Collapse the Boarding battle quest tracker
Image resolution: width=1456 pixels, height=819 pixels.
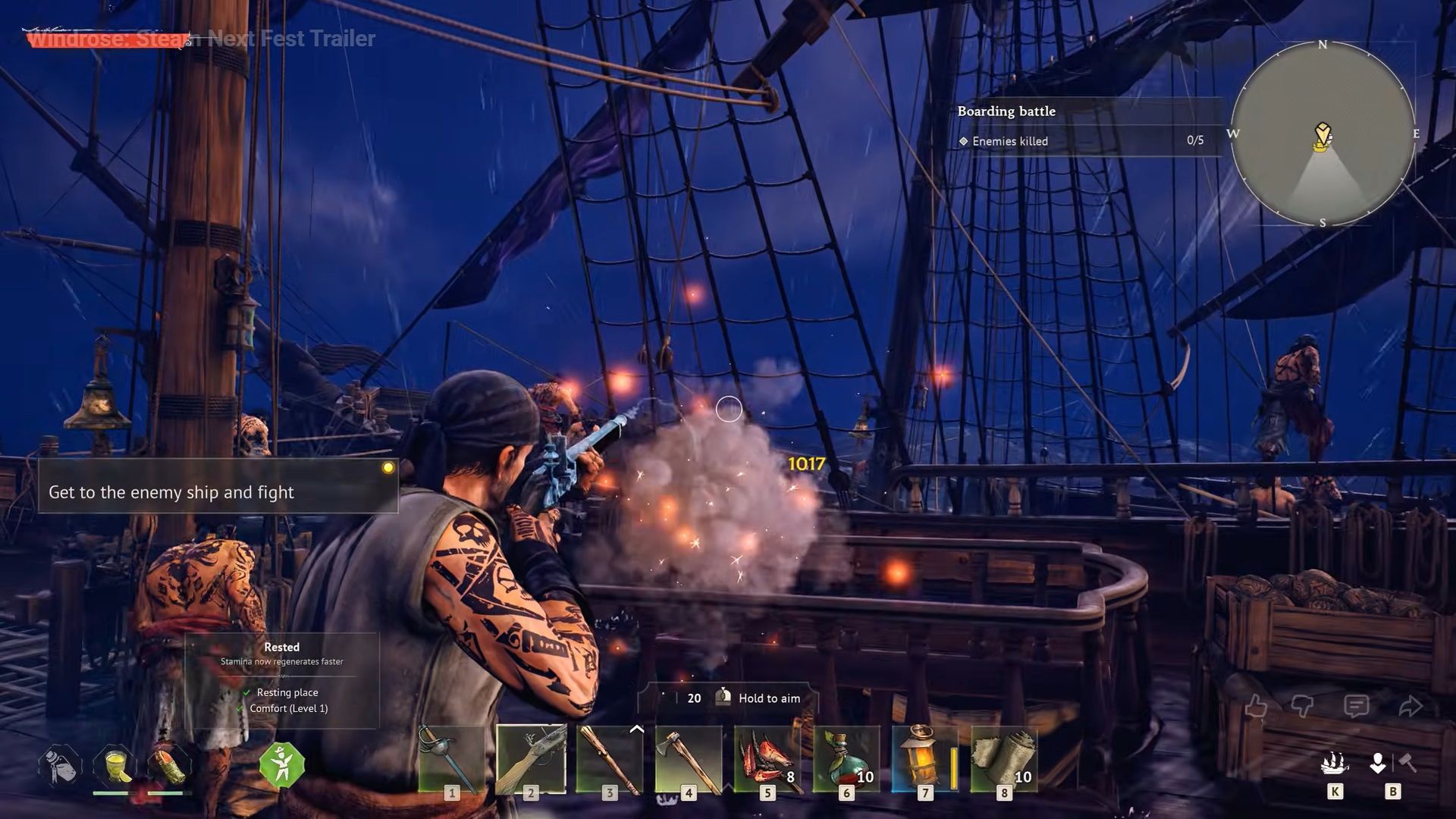(1007, 111)
